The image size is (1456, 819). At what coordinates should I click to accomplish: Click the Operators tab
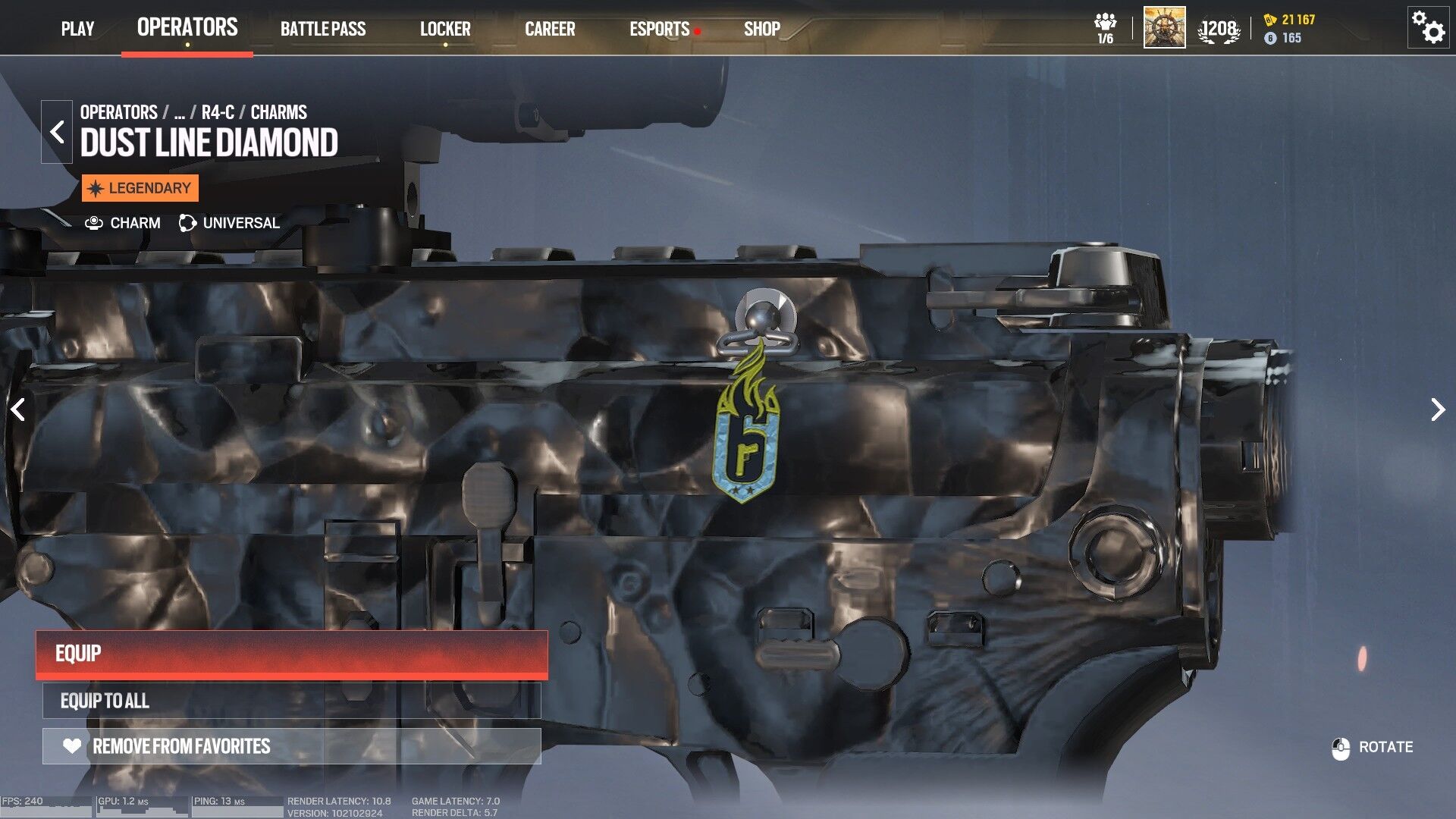(x=187, y=27)
